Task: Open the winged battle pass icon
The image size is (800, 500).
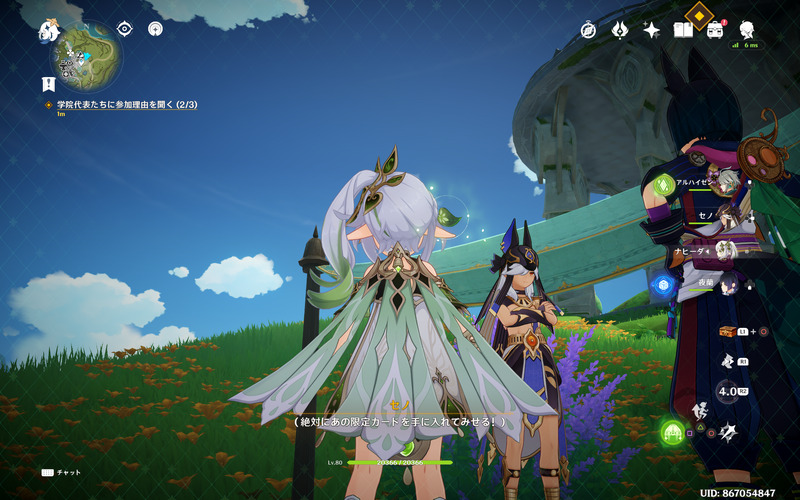Action: 620,30
